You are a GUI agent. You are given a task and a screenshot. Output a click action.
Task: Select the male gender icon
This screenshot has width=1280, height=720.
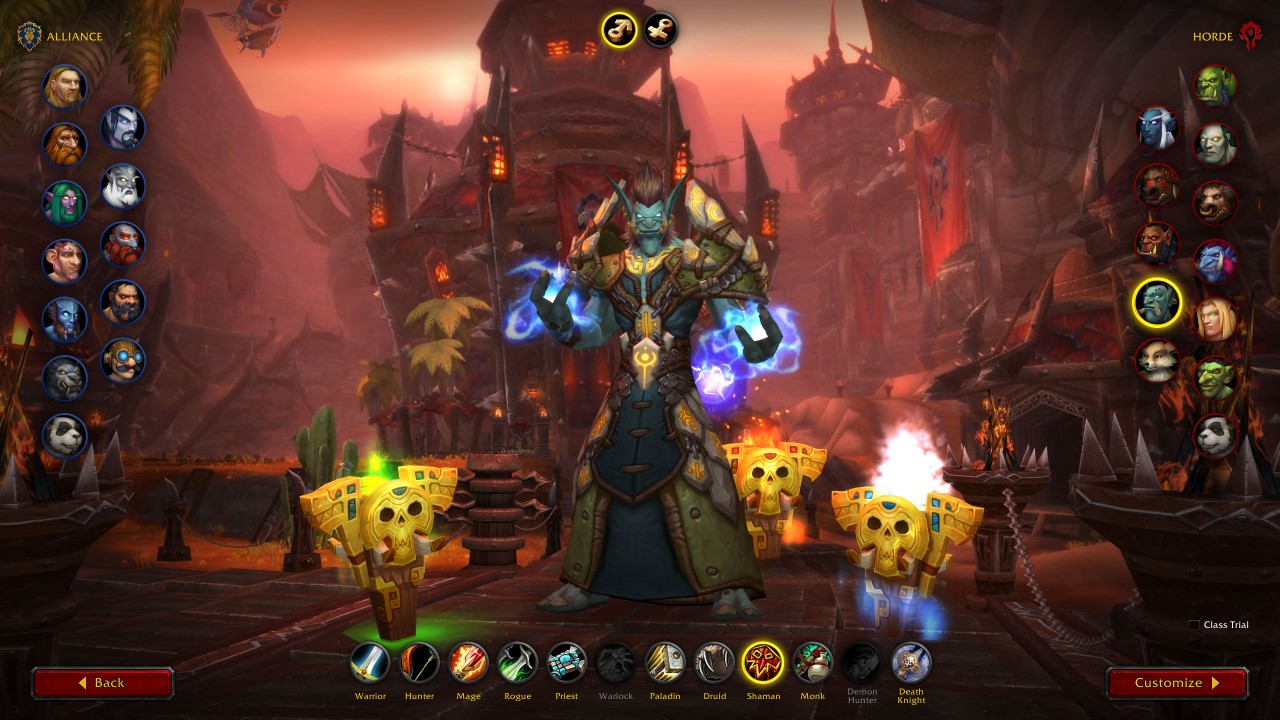click(x=619, y=30)
